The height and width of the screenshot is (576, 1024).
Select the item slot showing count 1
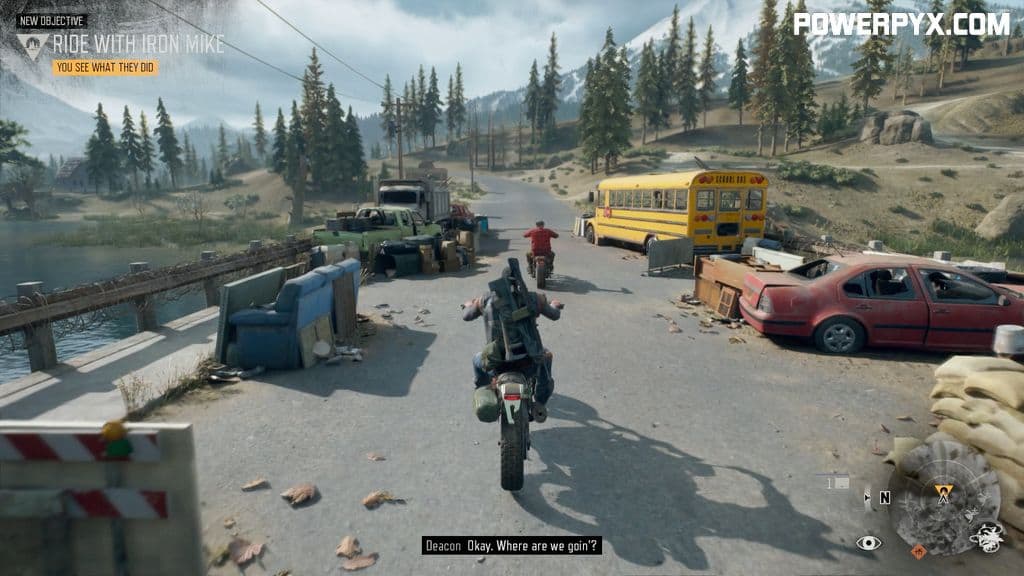(838, 482)
